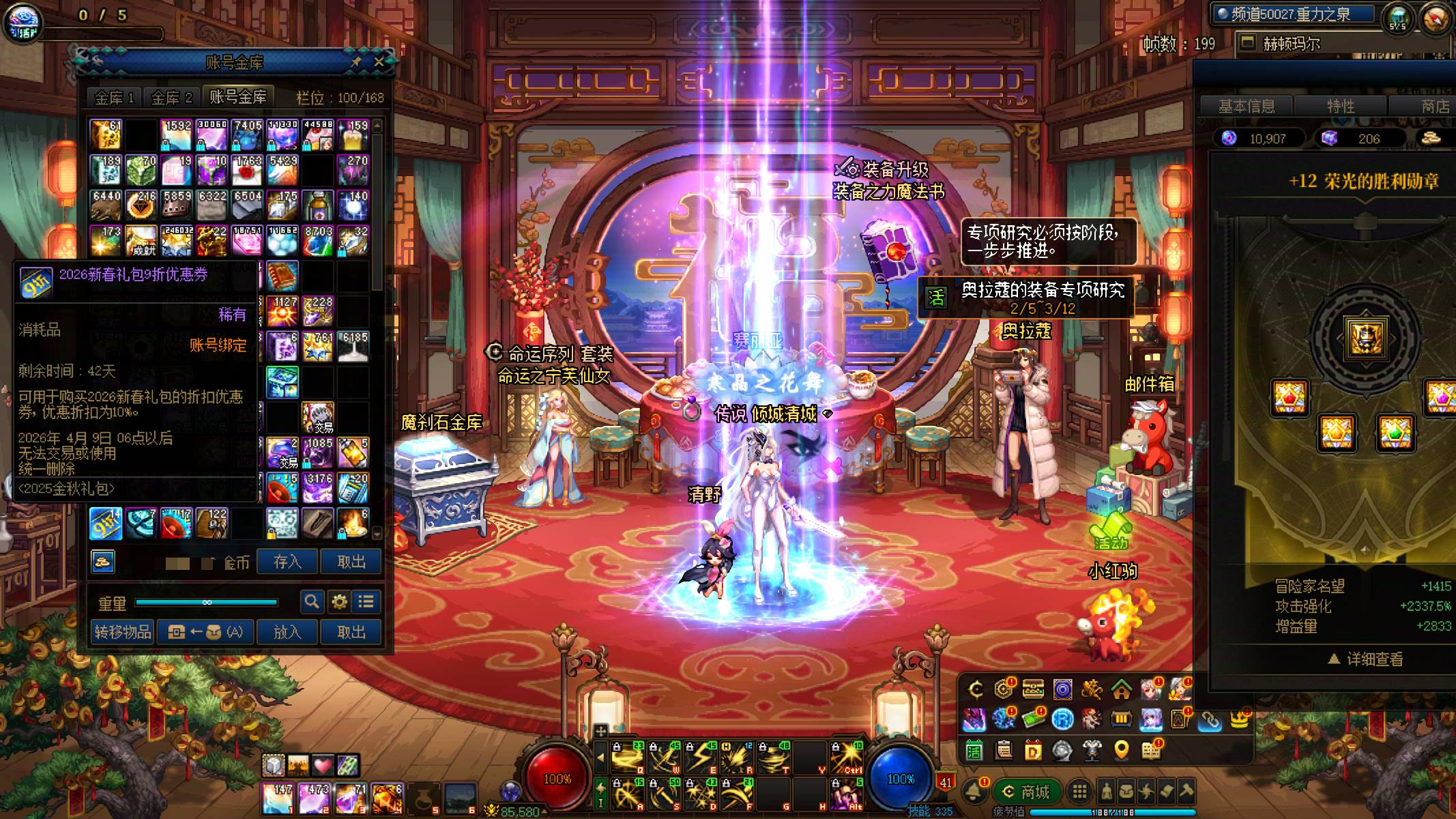Open the 基本信息 tab
Image resolution: width=1456 pixels, height=819 pixels.
(1247, 106)
